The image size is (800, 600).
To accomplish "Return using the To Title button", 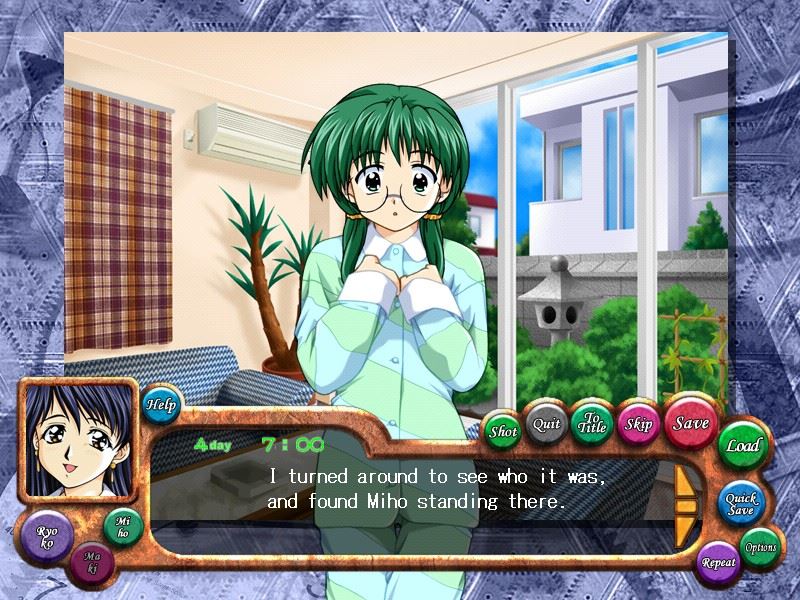I will point(592,423).
